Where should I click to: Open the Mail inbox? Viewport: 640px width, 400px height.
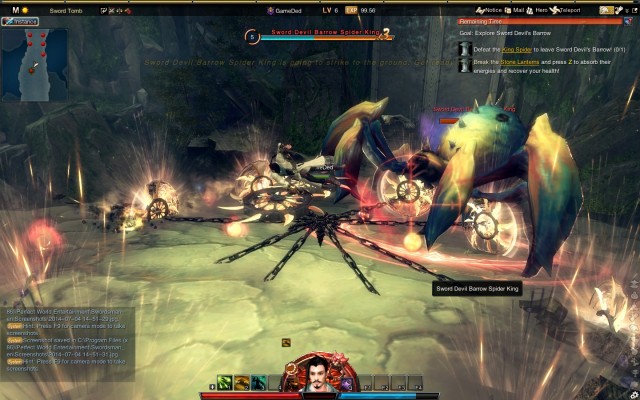coord(517,10)
